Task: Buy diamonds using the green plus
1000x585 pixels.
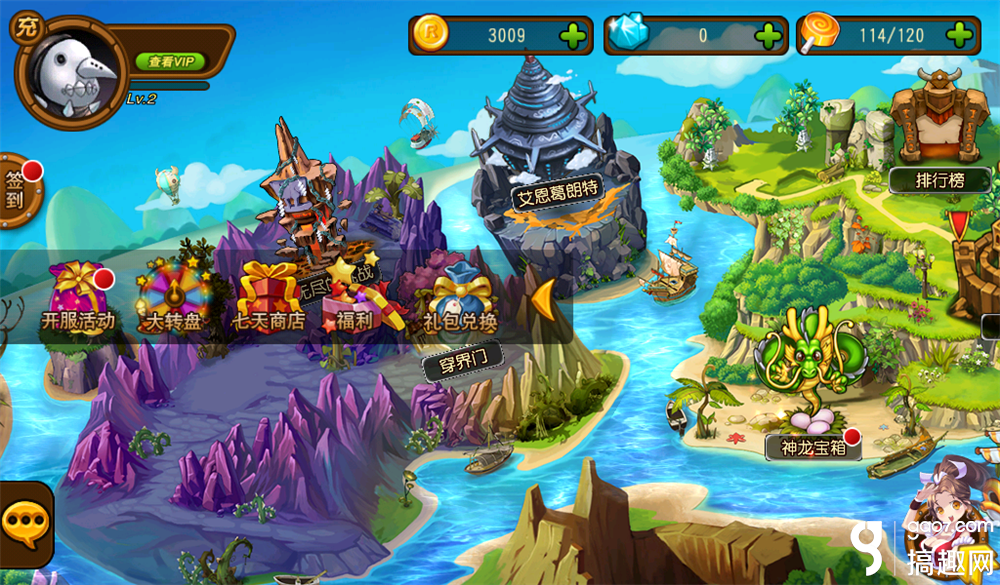Action: click(x=768, y=37)
